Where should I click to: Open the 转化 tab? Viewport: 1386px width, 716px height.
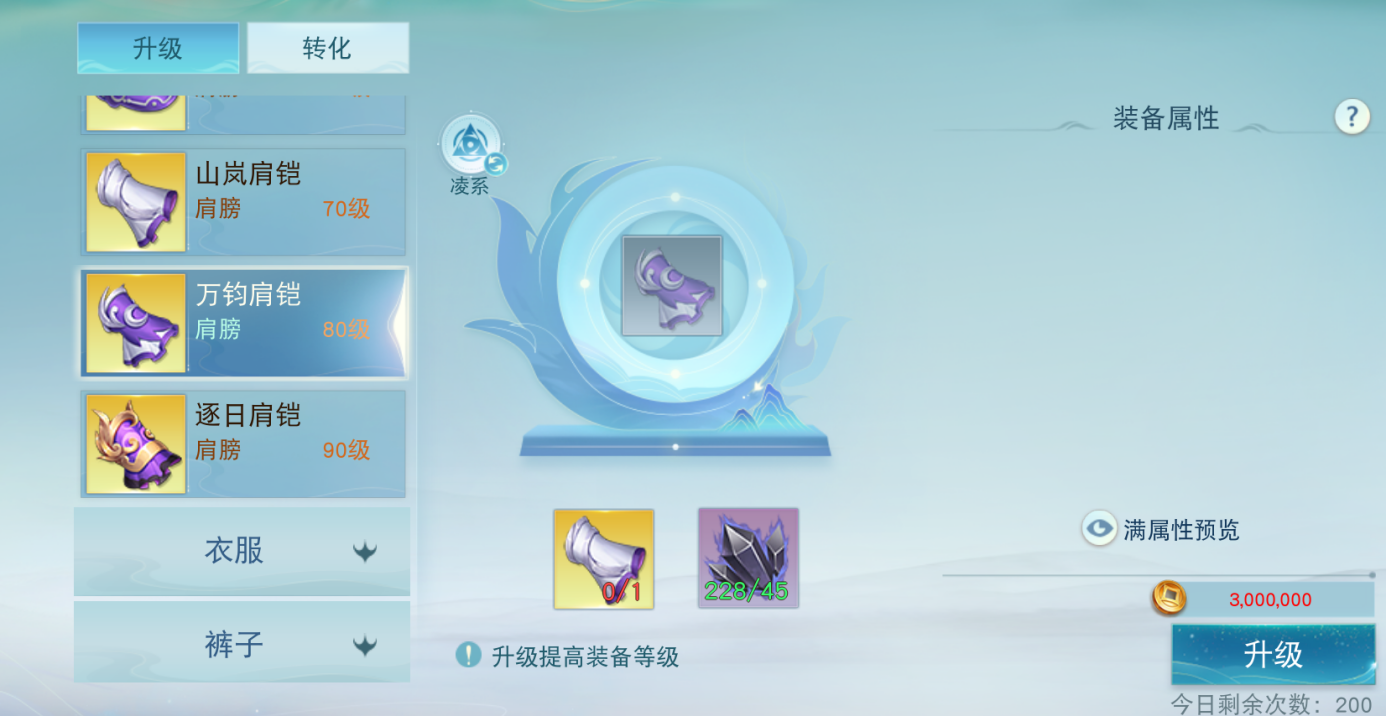(x=328, y=48)
